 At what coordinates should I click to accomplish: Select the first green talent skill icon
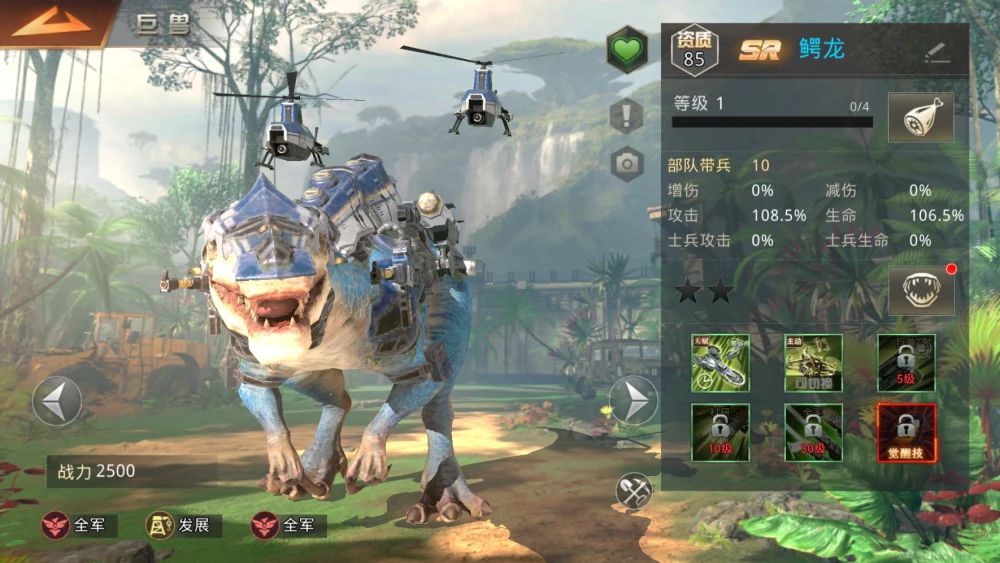click(720, 362)
